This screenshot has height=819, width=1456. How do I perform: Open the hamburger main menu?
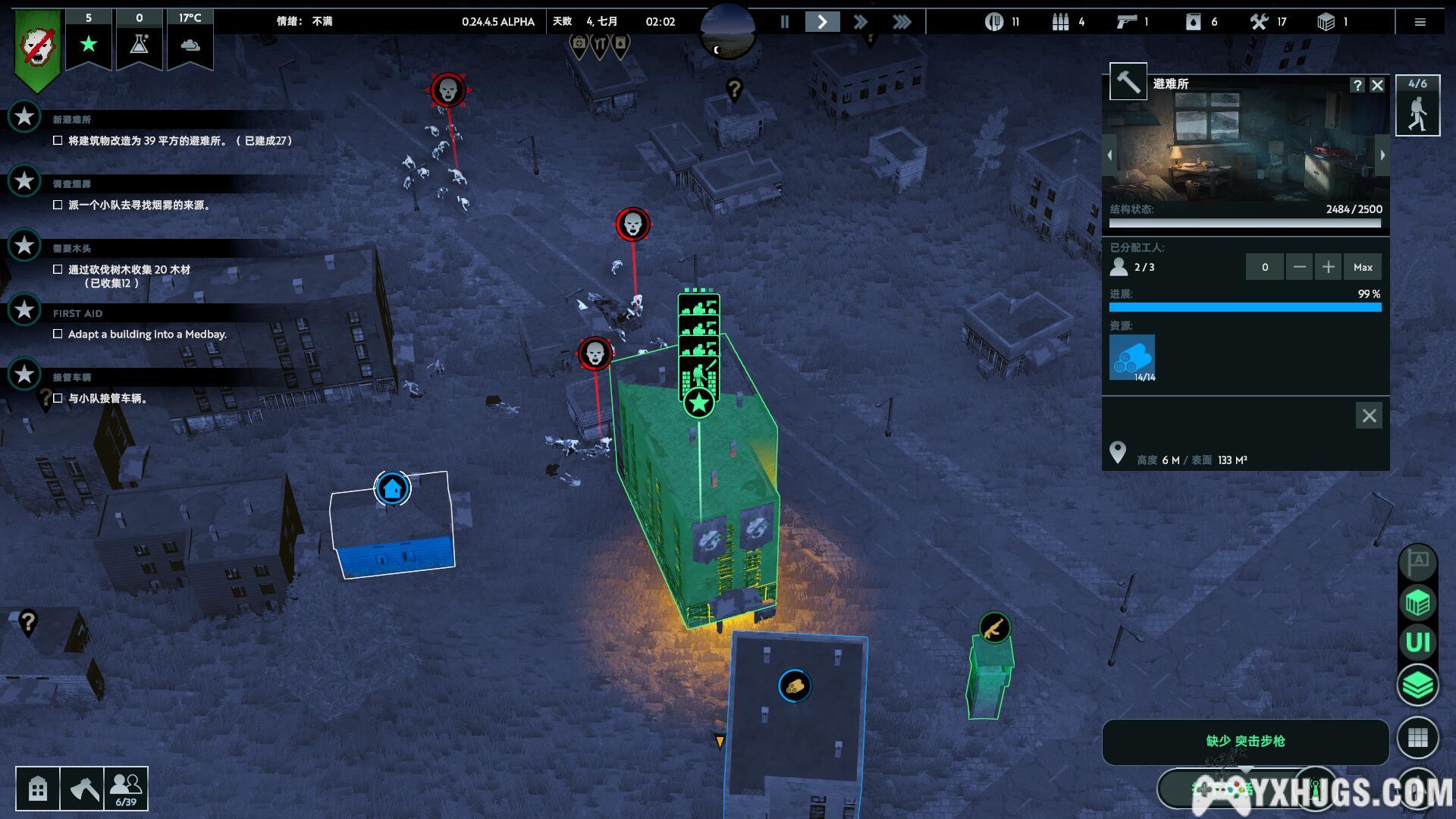[1420, 22]
